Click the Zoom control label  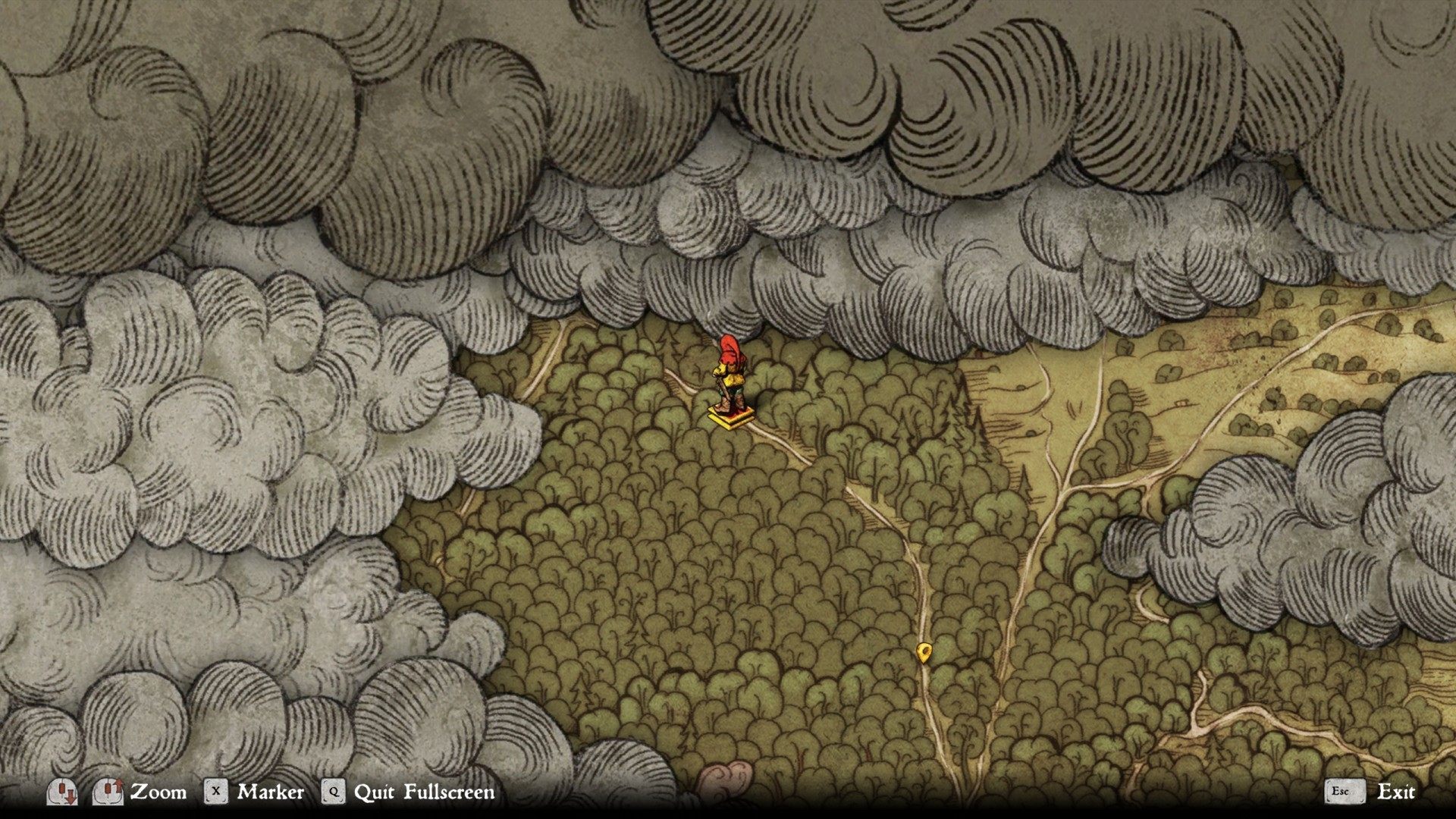pyautogui.click(x=158, y=792)
